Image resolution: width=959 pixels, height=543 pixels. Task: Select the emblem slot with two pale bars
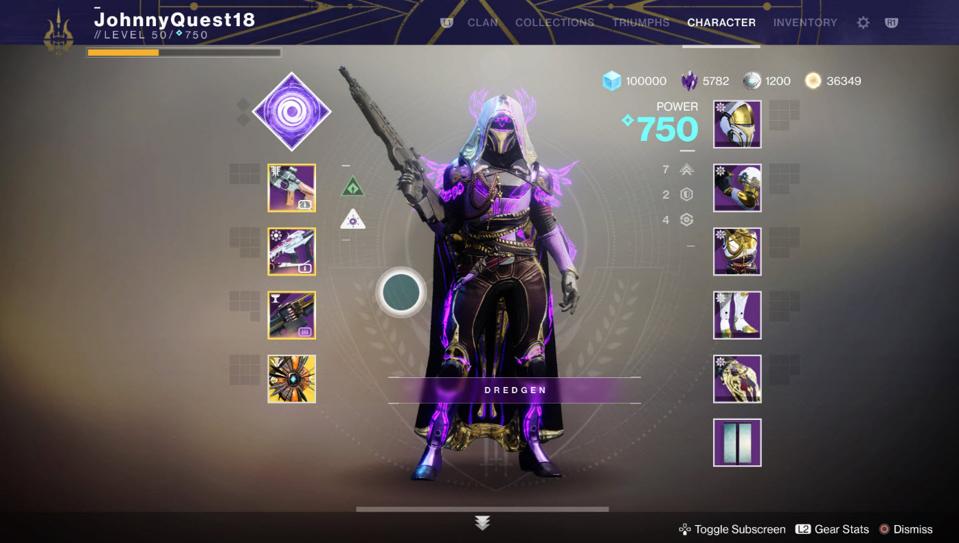point(737,443)
